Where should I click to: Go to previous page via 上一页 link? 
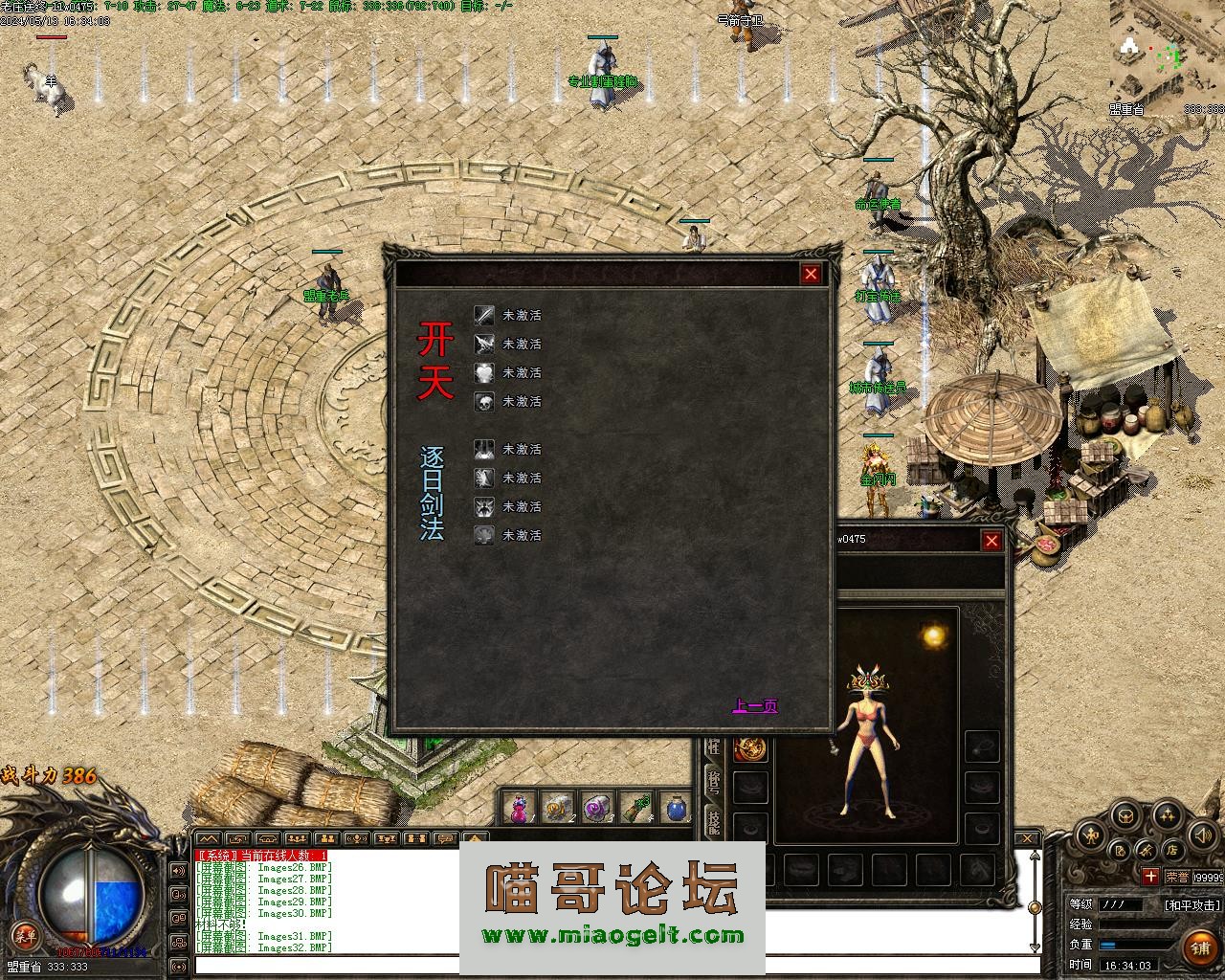pyautogui.click(x=755, y=706)
